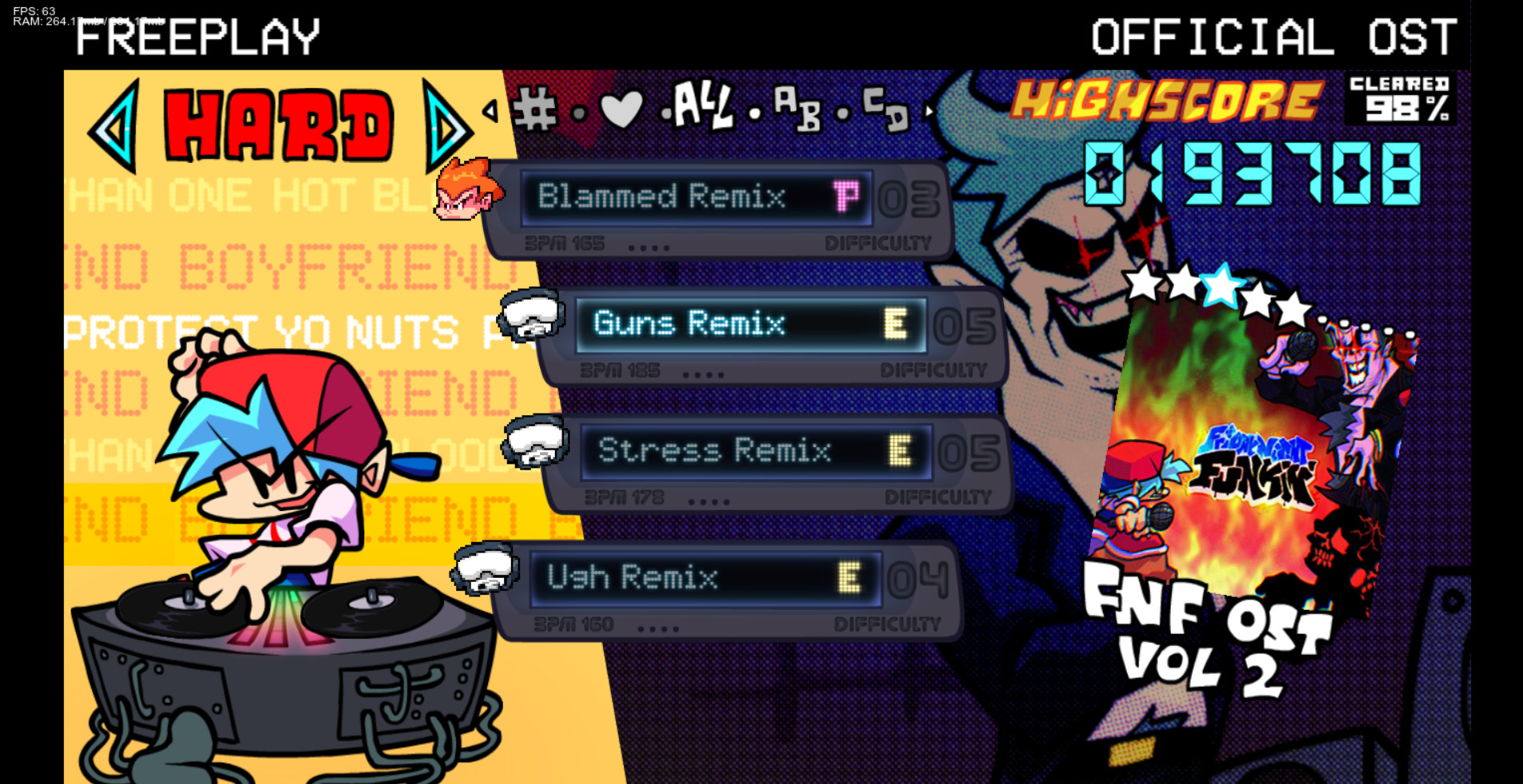
Task: Click the A-B alphabetical filter icon
Action: click(799, 112)
